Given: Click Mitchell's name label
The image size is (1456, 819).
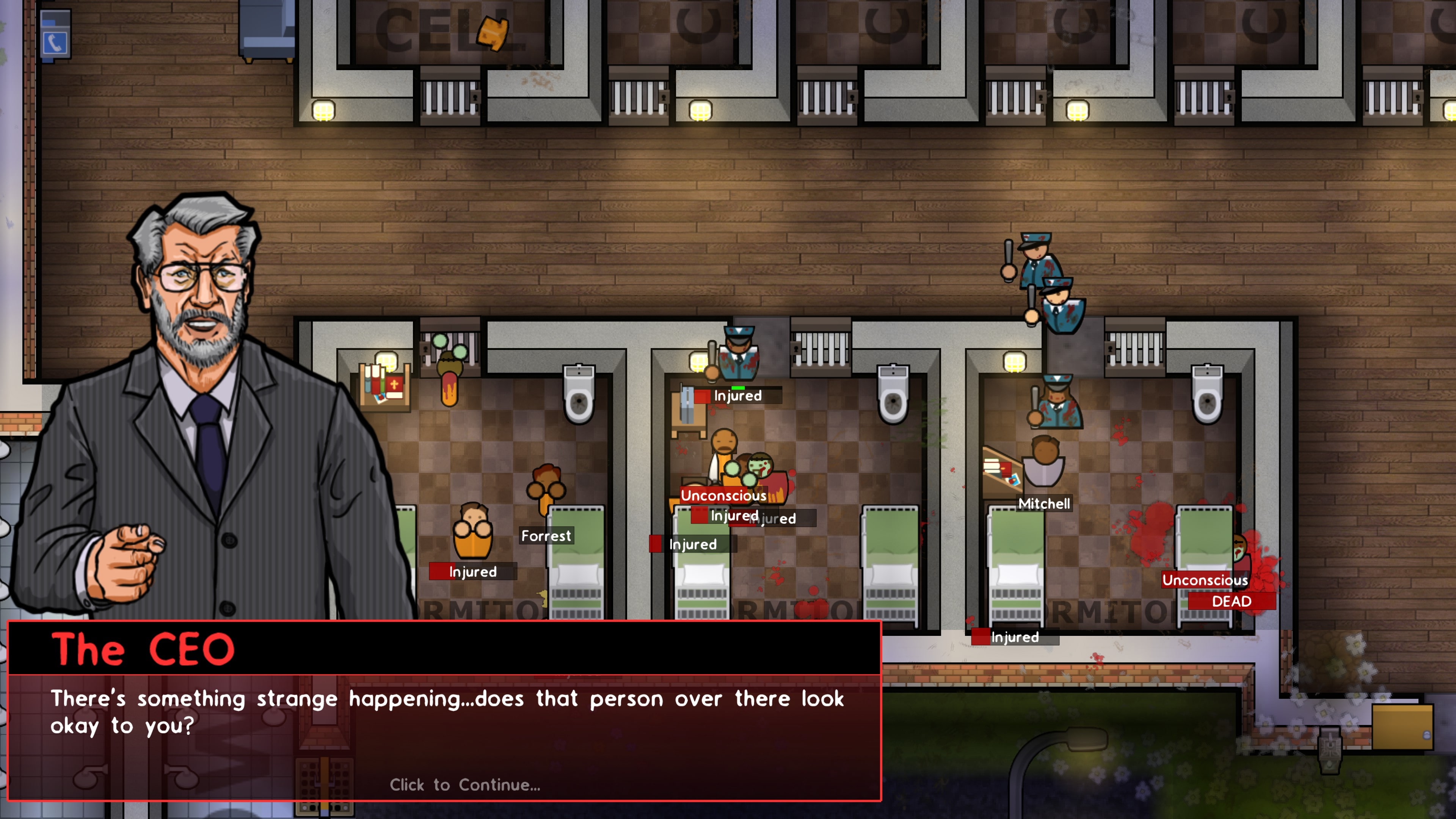Looking at the screenshot, I should click(x=1044, y=504).
